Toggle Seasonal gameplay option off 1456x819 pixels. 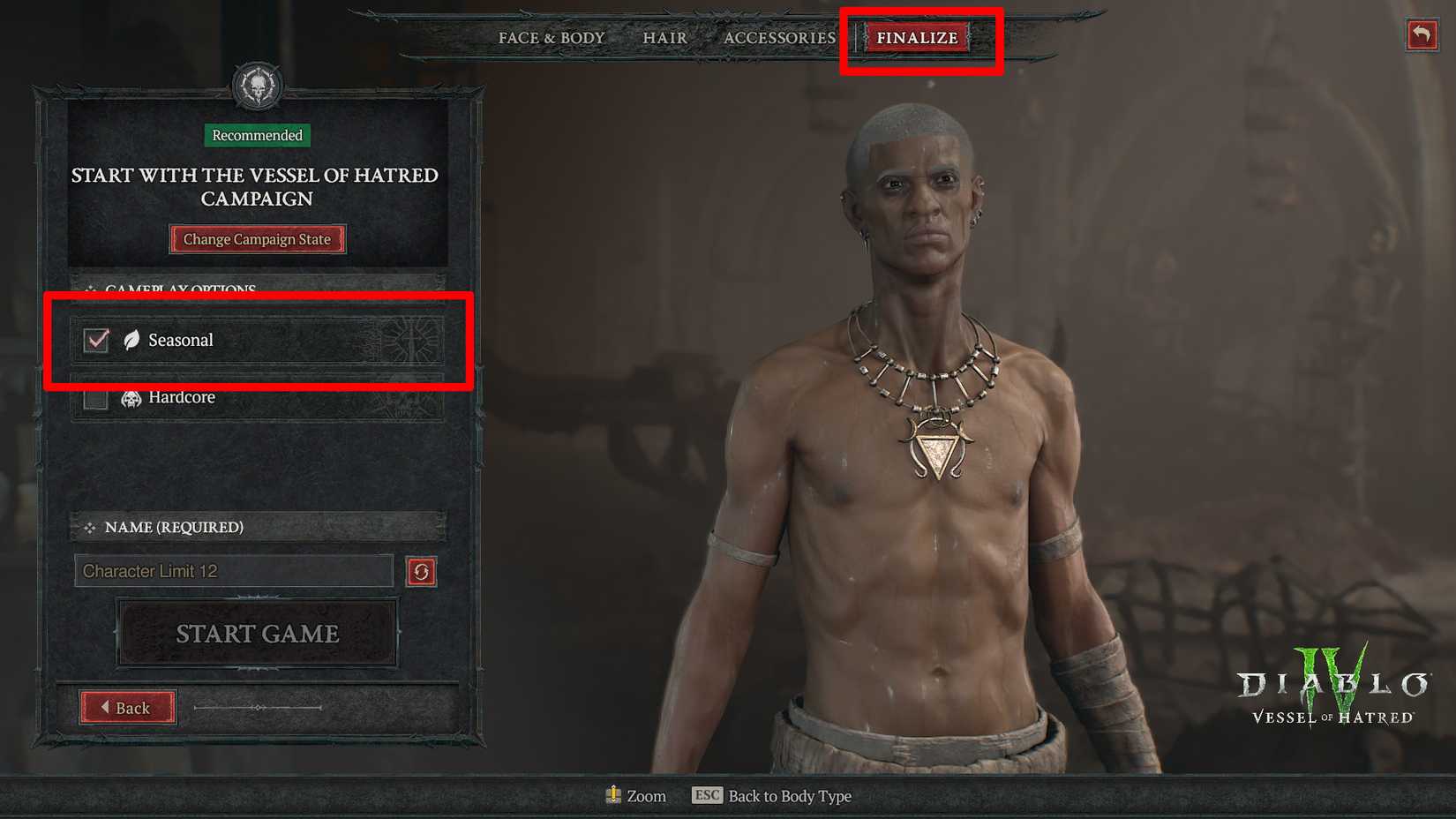(x=95, y=340)
